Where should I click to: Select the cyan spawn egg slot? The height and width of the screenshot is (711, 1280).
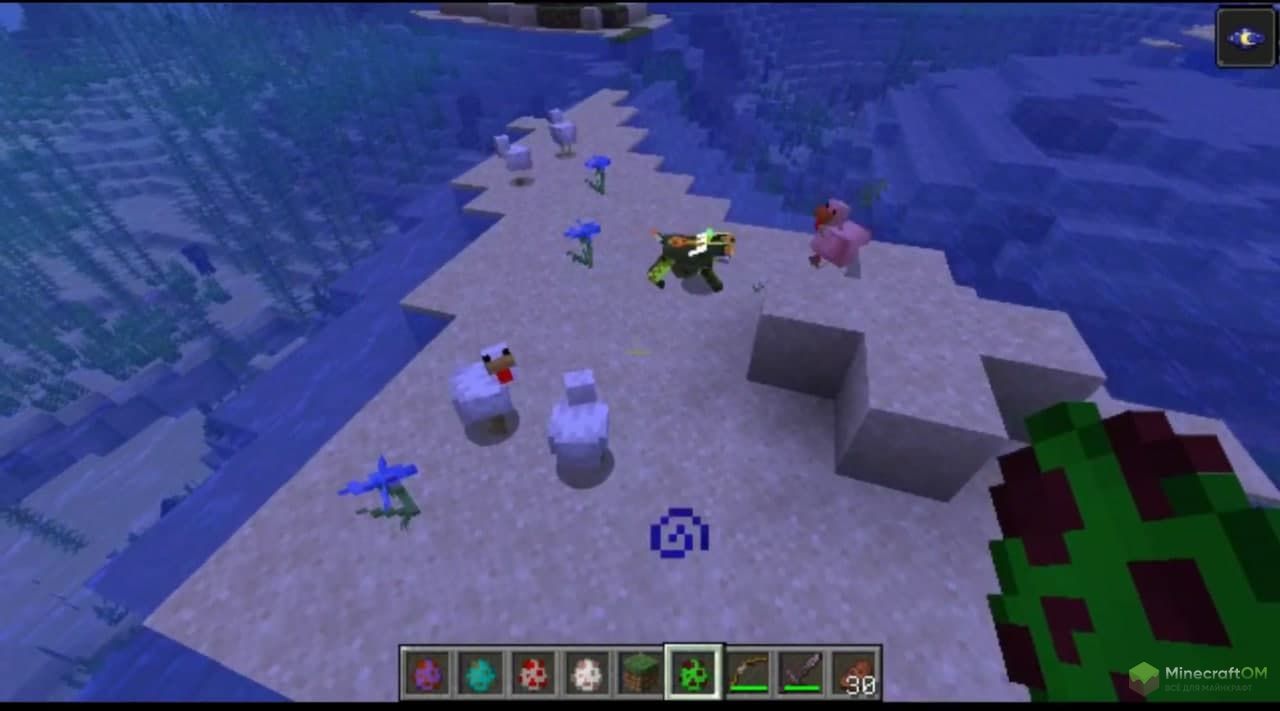(480, 673)
